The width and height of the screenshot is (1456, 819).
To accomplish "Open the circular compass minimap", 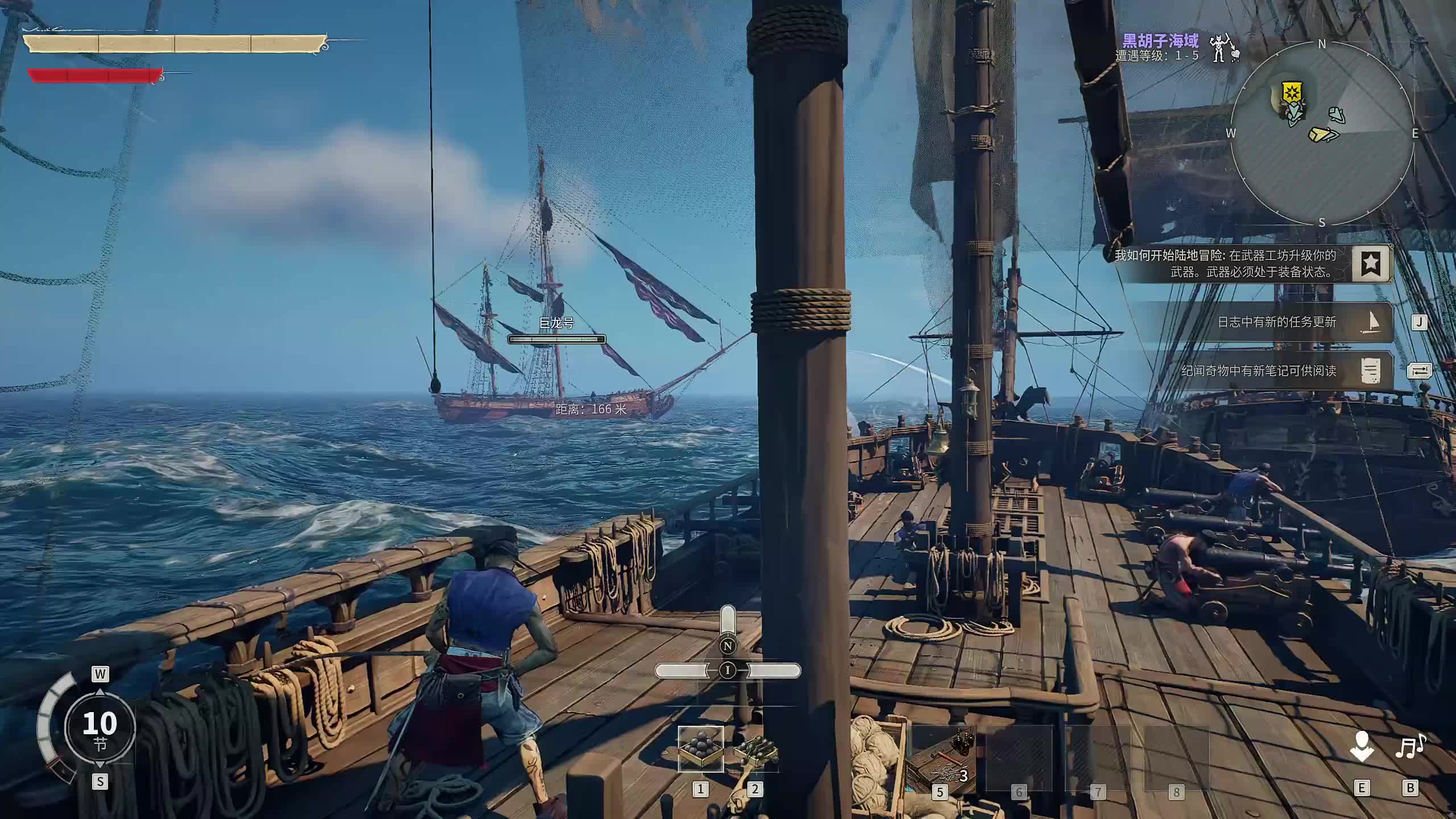I will click(x=1322, y=133).
